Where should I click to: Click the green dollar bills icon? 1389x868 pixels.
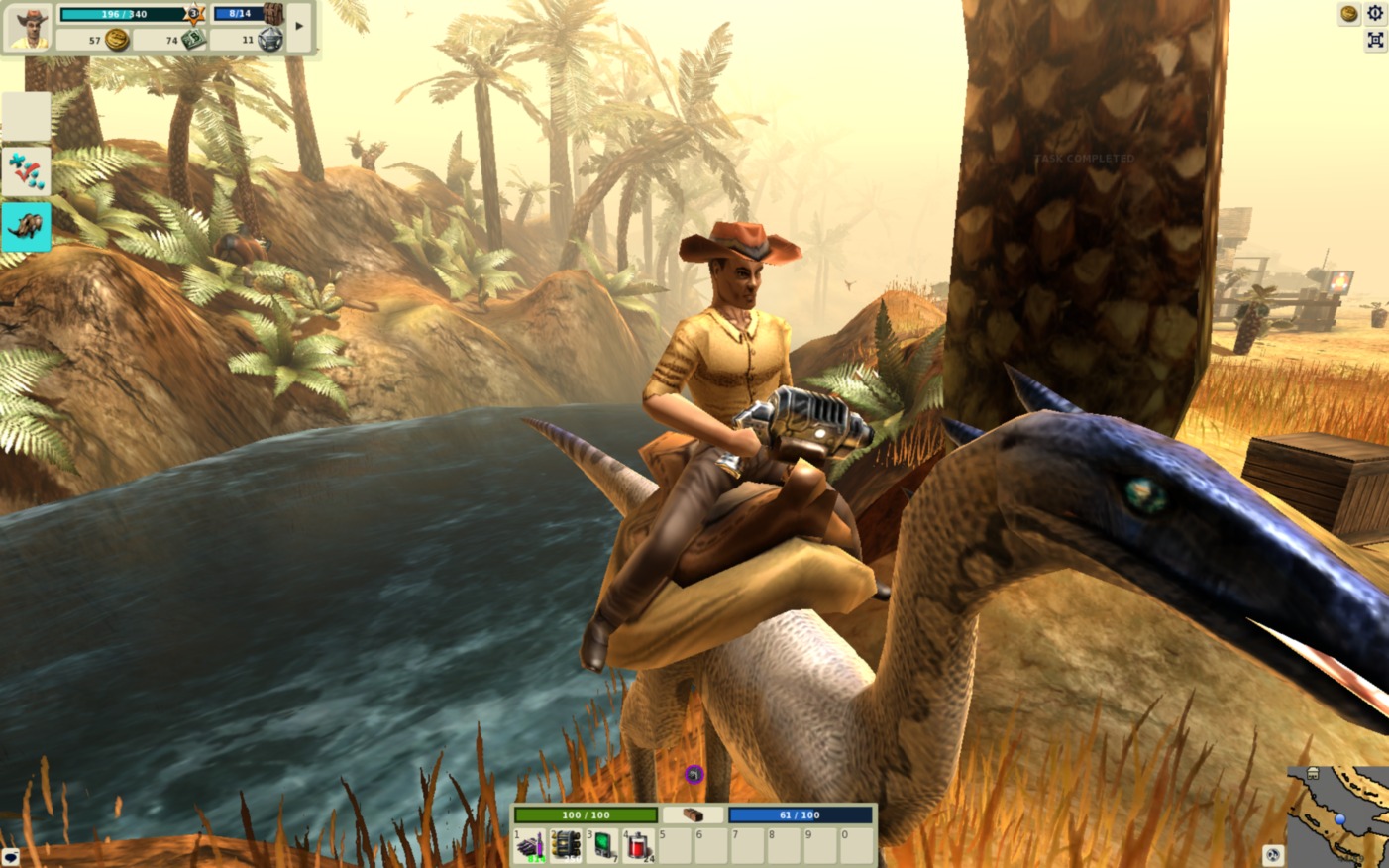tap(193, 40)
